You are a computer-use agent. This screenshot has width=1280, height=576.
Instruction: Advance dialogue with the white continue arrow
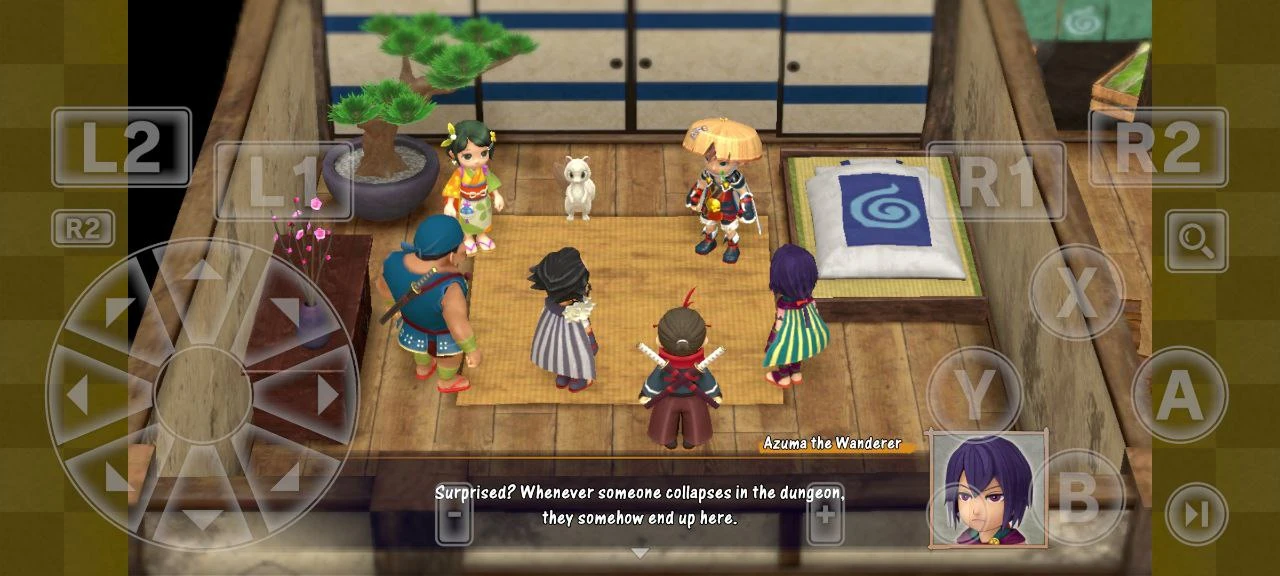(640, 553)
